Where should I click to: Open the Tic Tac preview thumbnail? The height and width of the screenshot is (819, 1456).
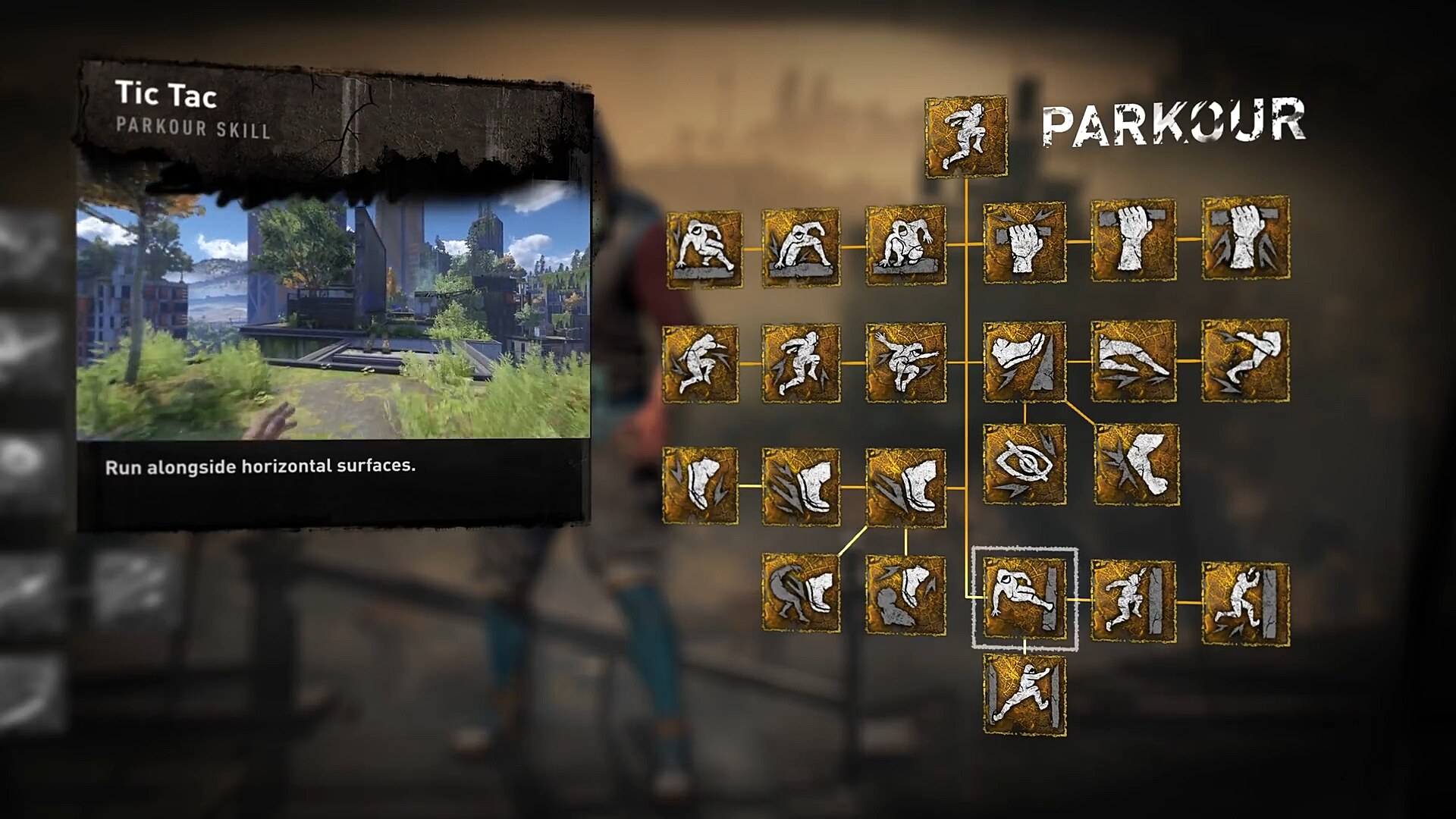tap(334, 311)
